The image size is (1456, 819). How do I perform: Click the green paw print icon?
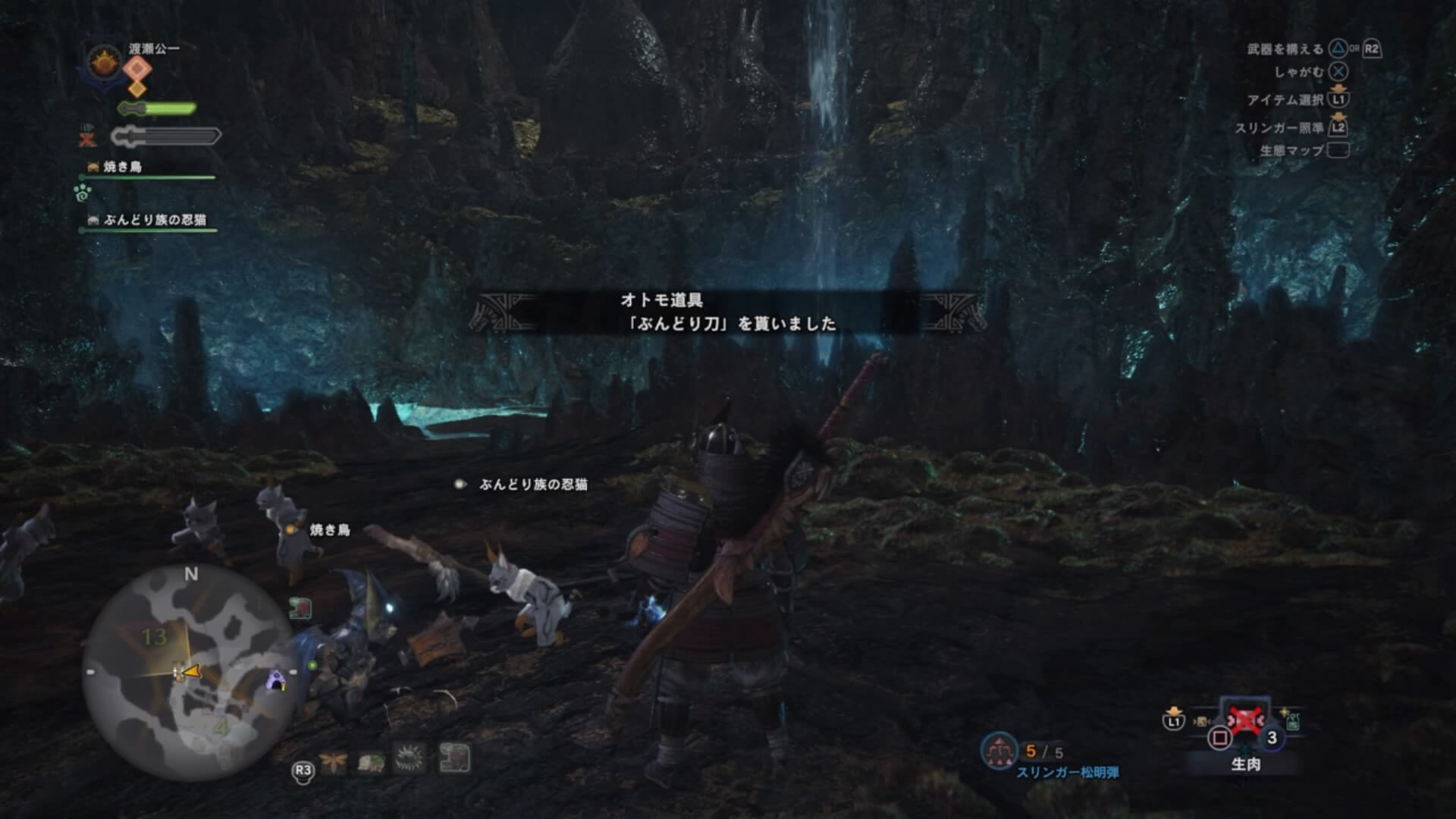(83, 193)
